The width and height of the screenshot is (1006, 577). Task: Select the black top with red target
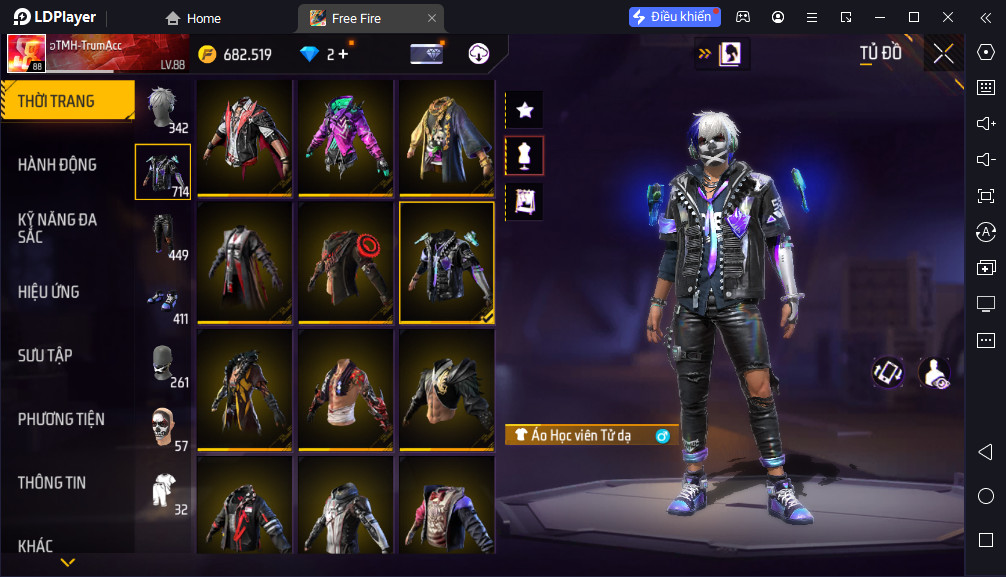[x=346, y=263]
